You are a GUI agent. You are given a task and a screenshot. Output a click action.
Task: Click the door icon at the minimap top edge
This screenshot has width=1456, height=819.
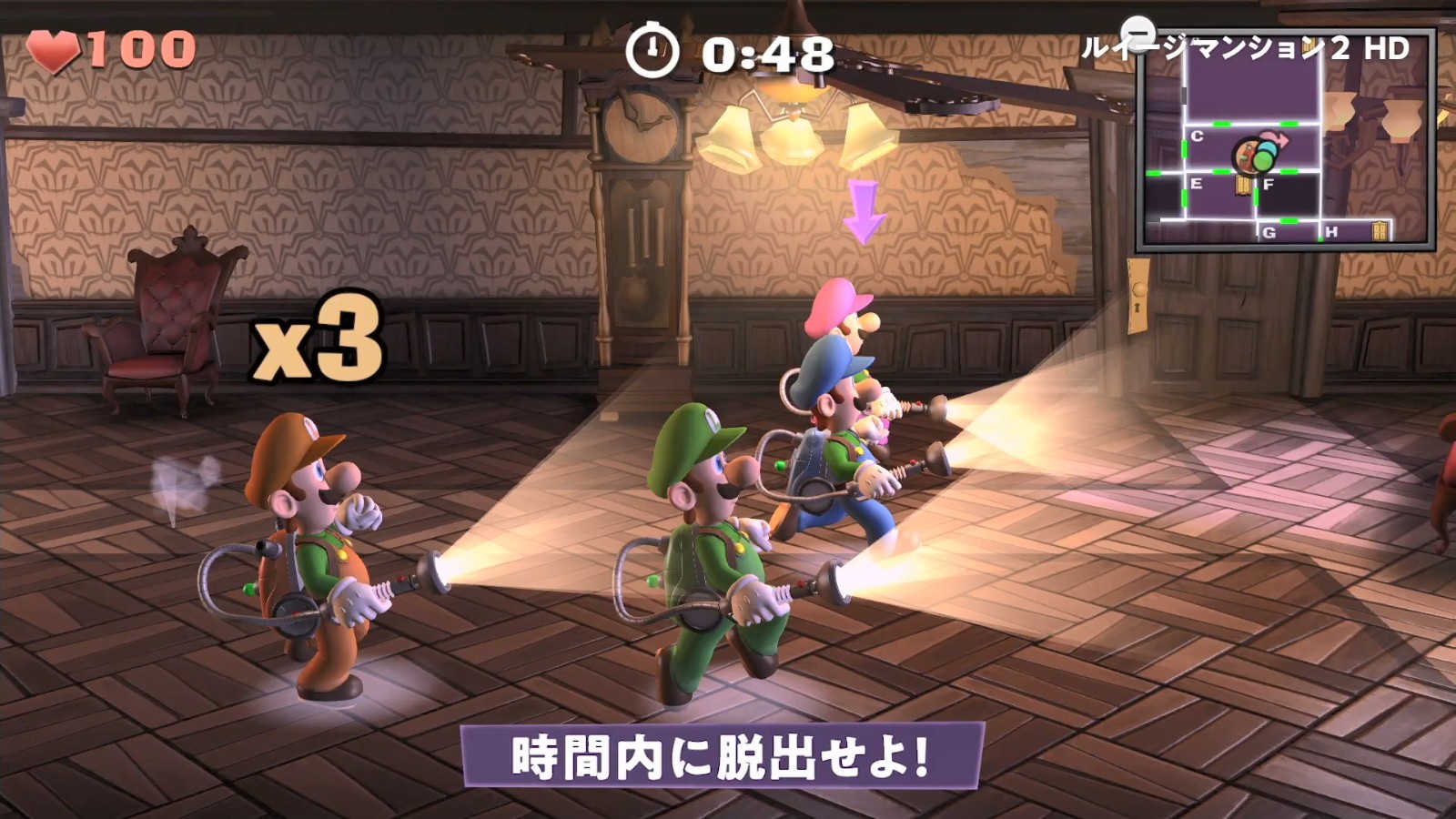[1311, 44]
